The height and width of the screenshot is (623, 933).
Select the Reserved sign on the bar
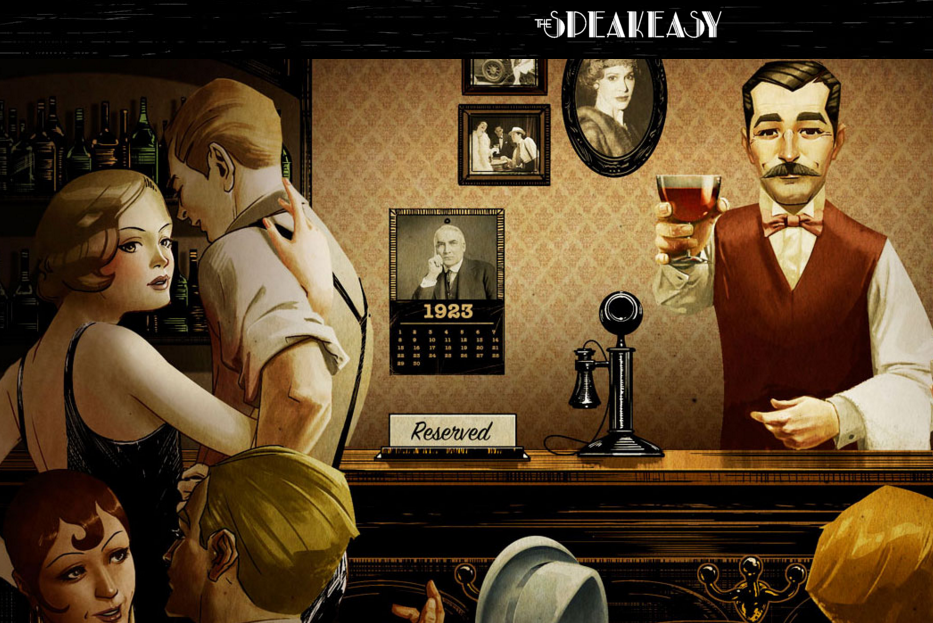452,432
